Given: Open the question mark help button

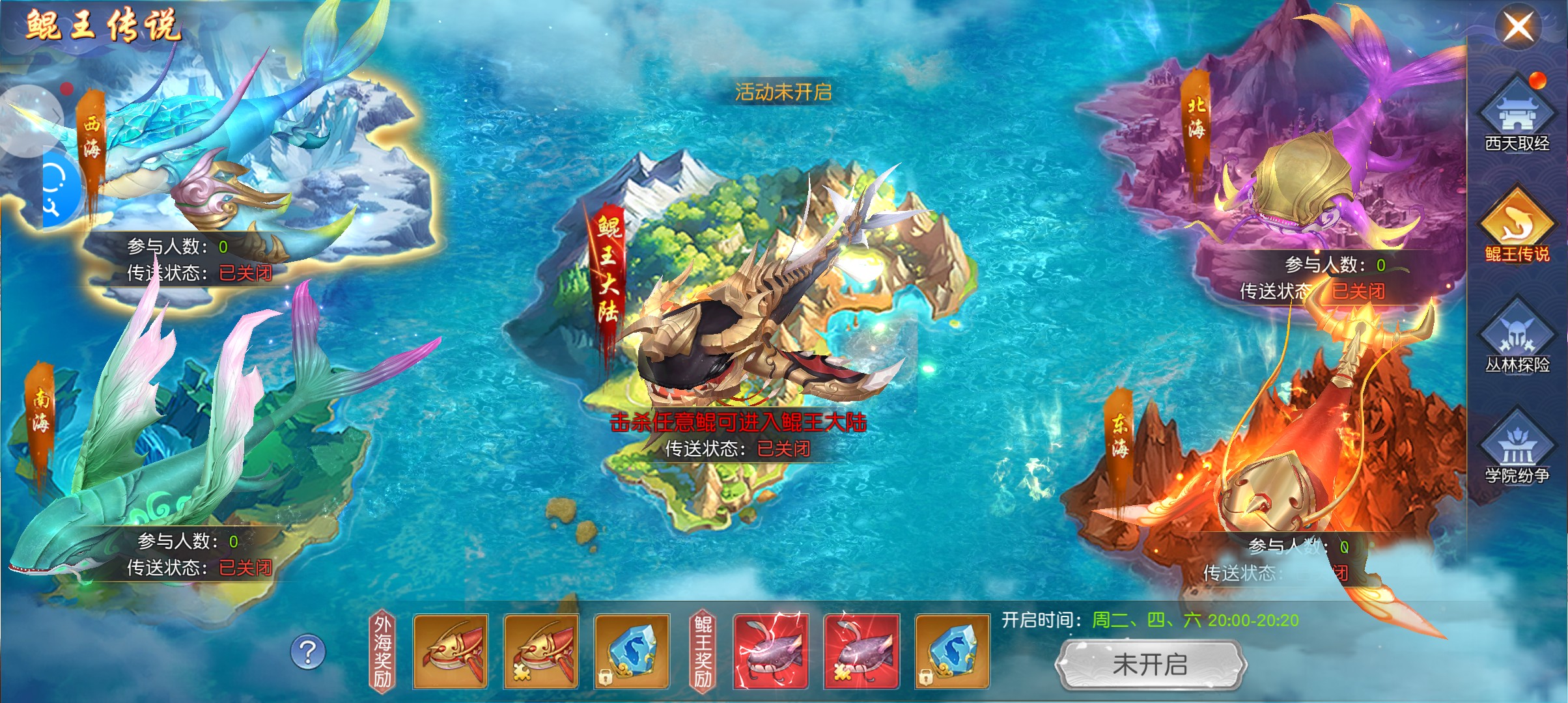Looking at the screenshot, I should 307,652.
